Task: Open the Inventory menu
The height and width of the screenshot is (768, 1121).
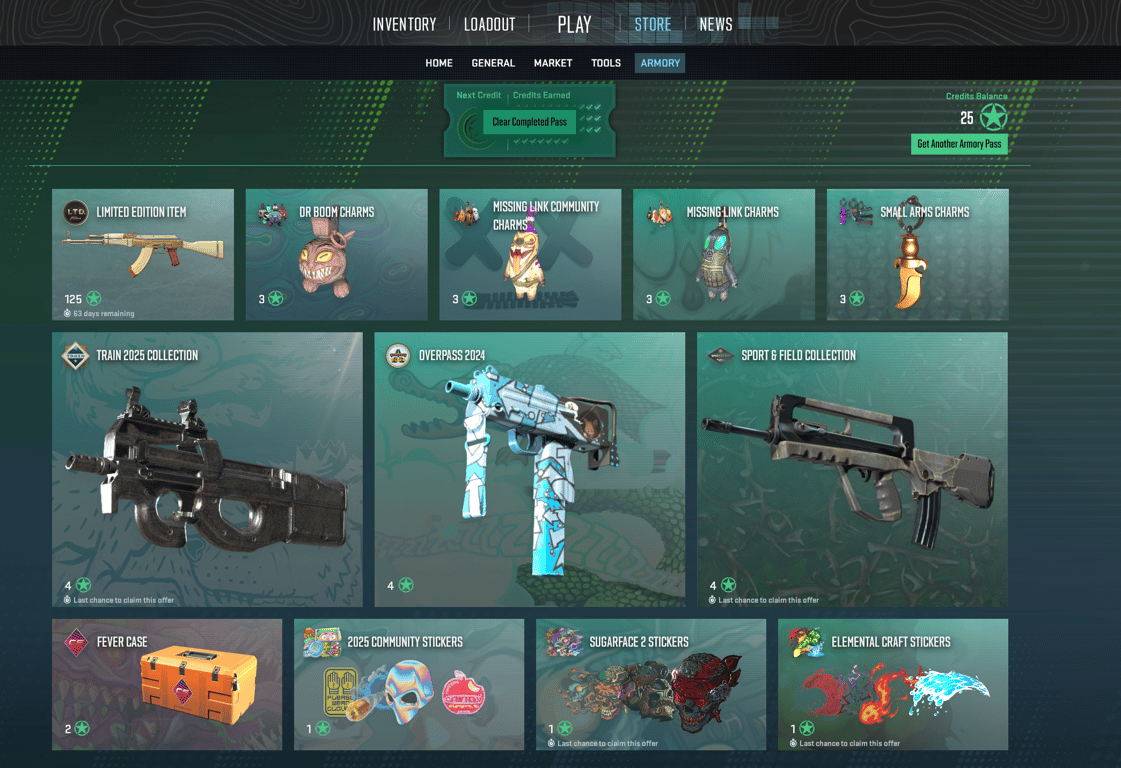Action: (x=404, y=25)
